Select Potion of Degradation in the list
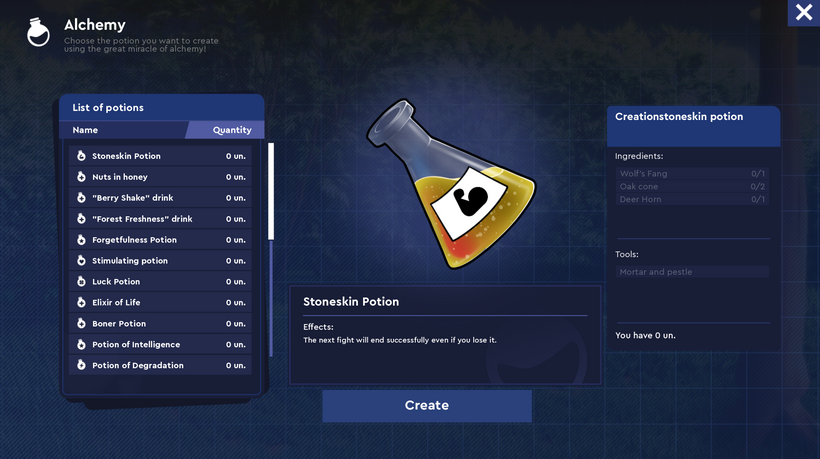 [160, 366]
